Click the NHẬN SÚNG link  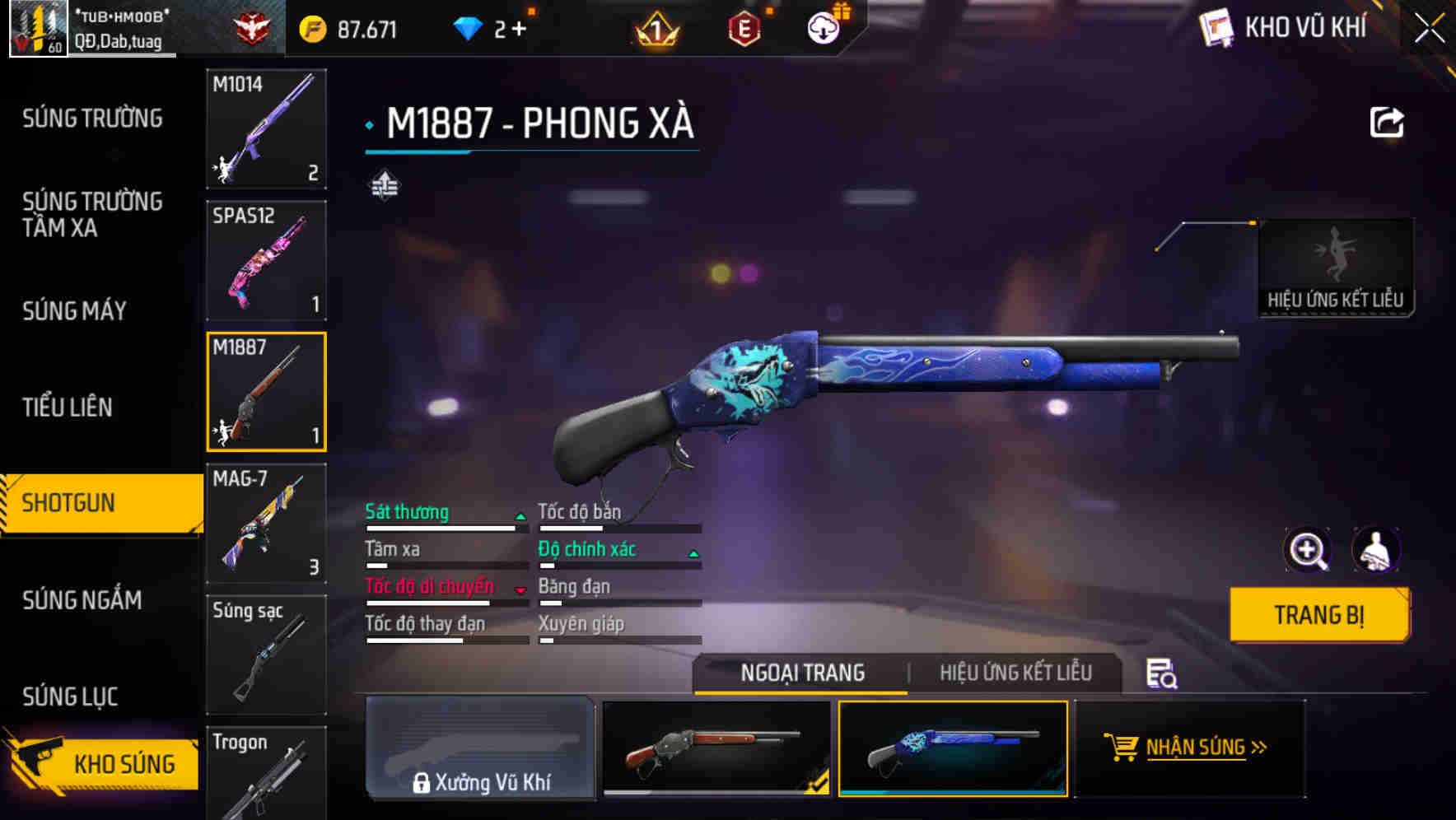tap(1196, 748)
